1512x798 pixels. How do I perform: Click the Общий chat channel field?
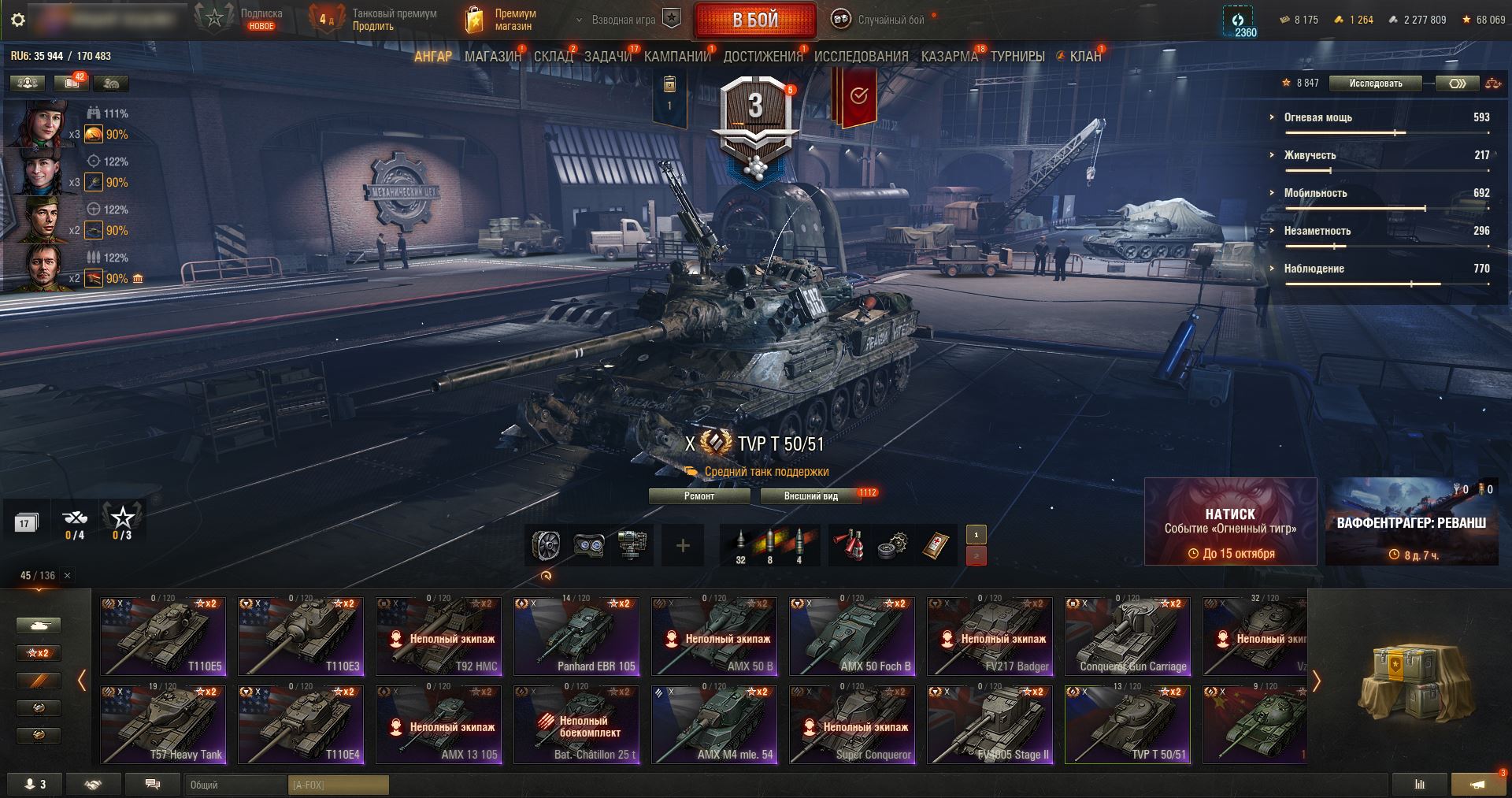coord(236,785)
